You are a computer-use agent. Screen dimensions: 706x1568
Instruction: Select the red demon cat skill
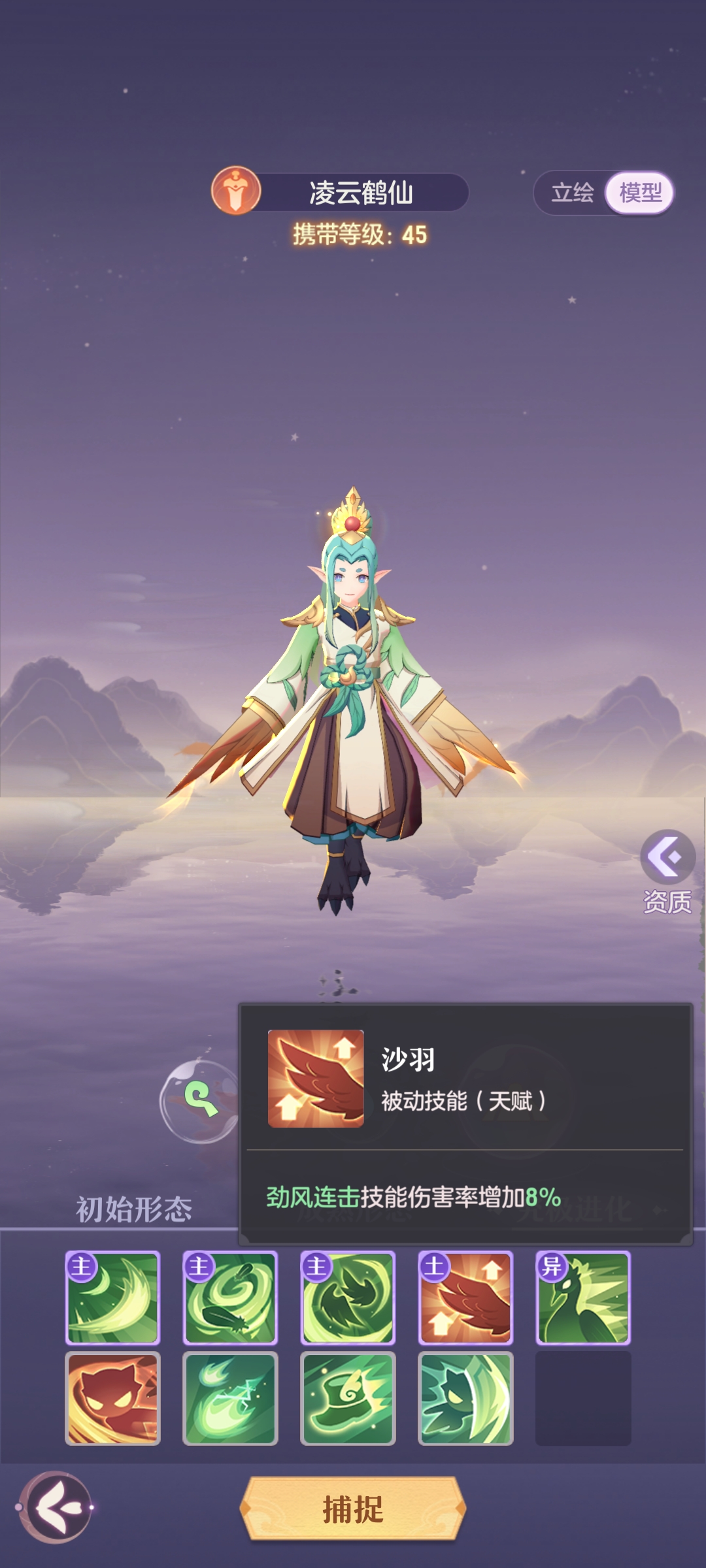tap(112, 1398)
